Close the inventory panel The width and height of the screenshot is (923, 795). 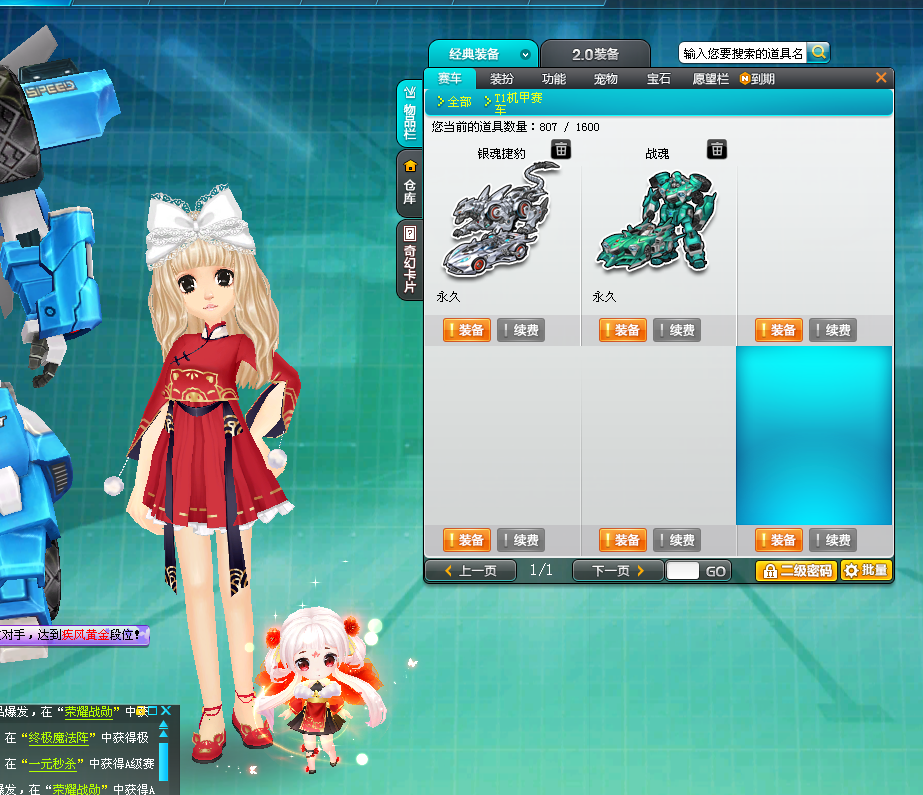tap(881, 77)
